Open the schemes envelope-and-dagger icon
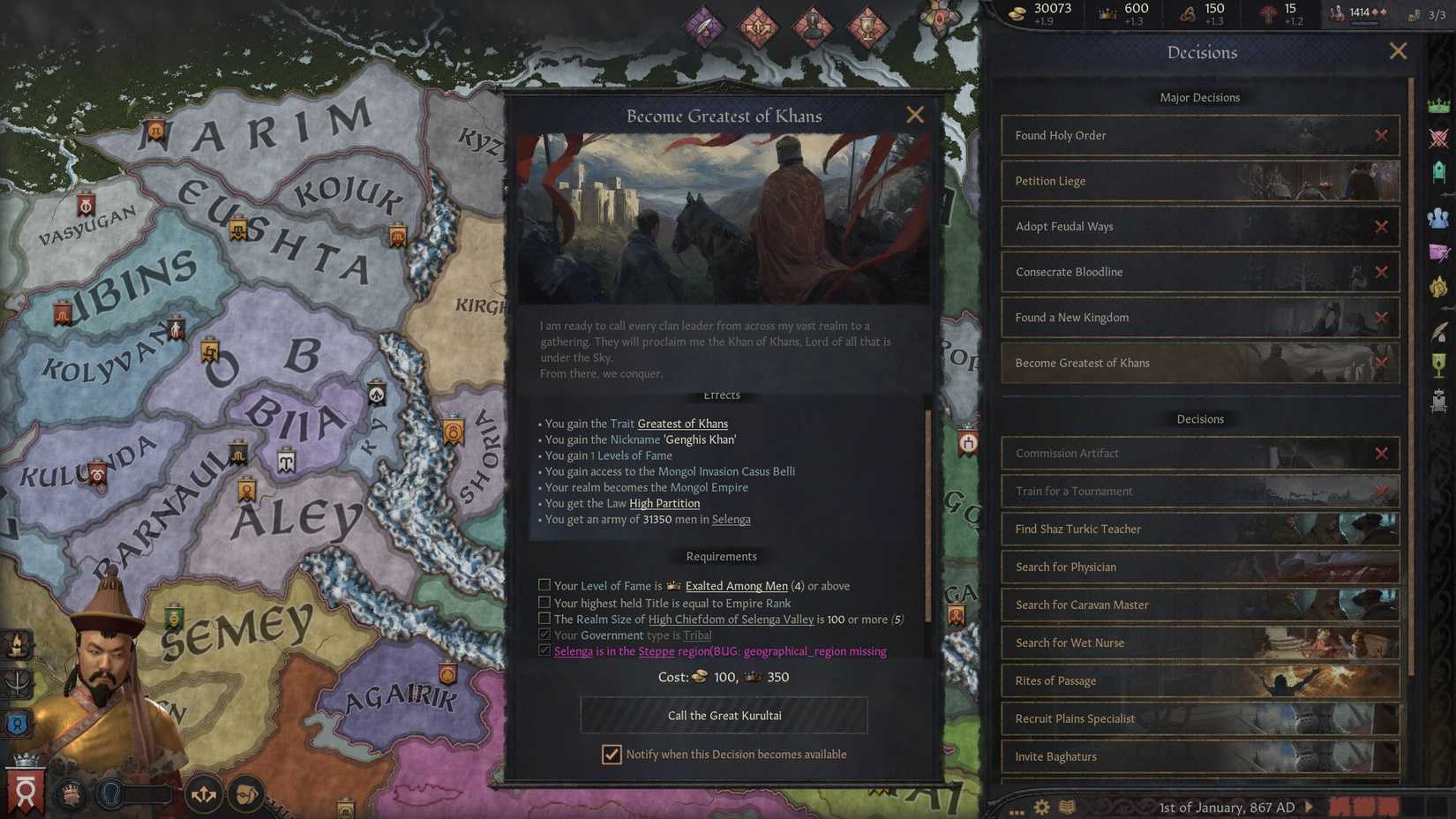Viewport: 1456px width, 819px height. (x=1439, y=253)
